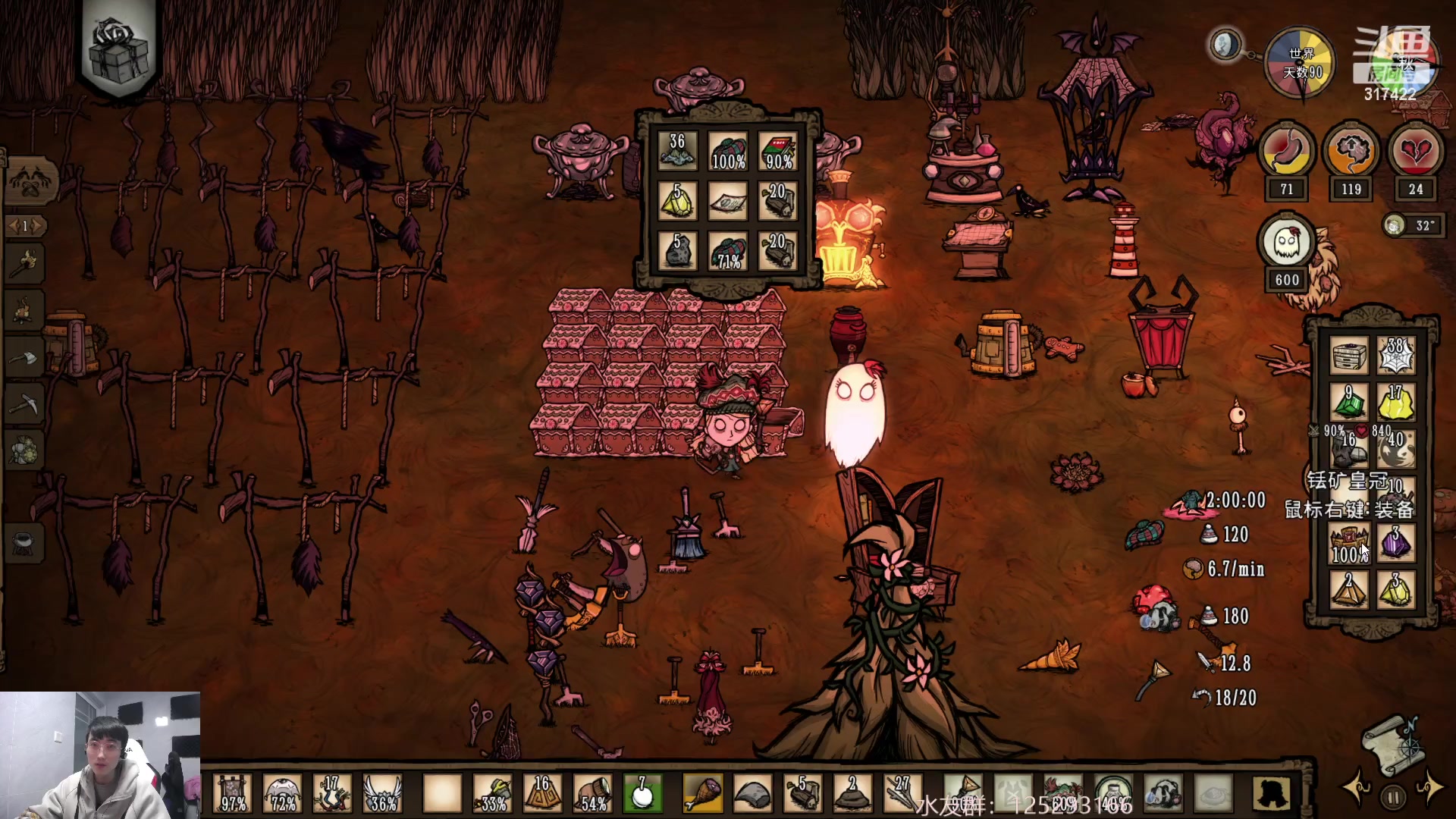This screenshot has height=819, width=1456.
Task: Select the white snowball stack of 7
Action: coord(642,794)
